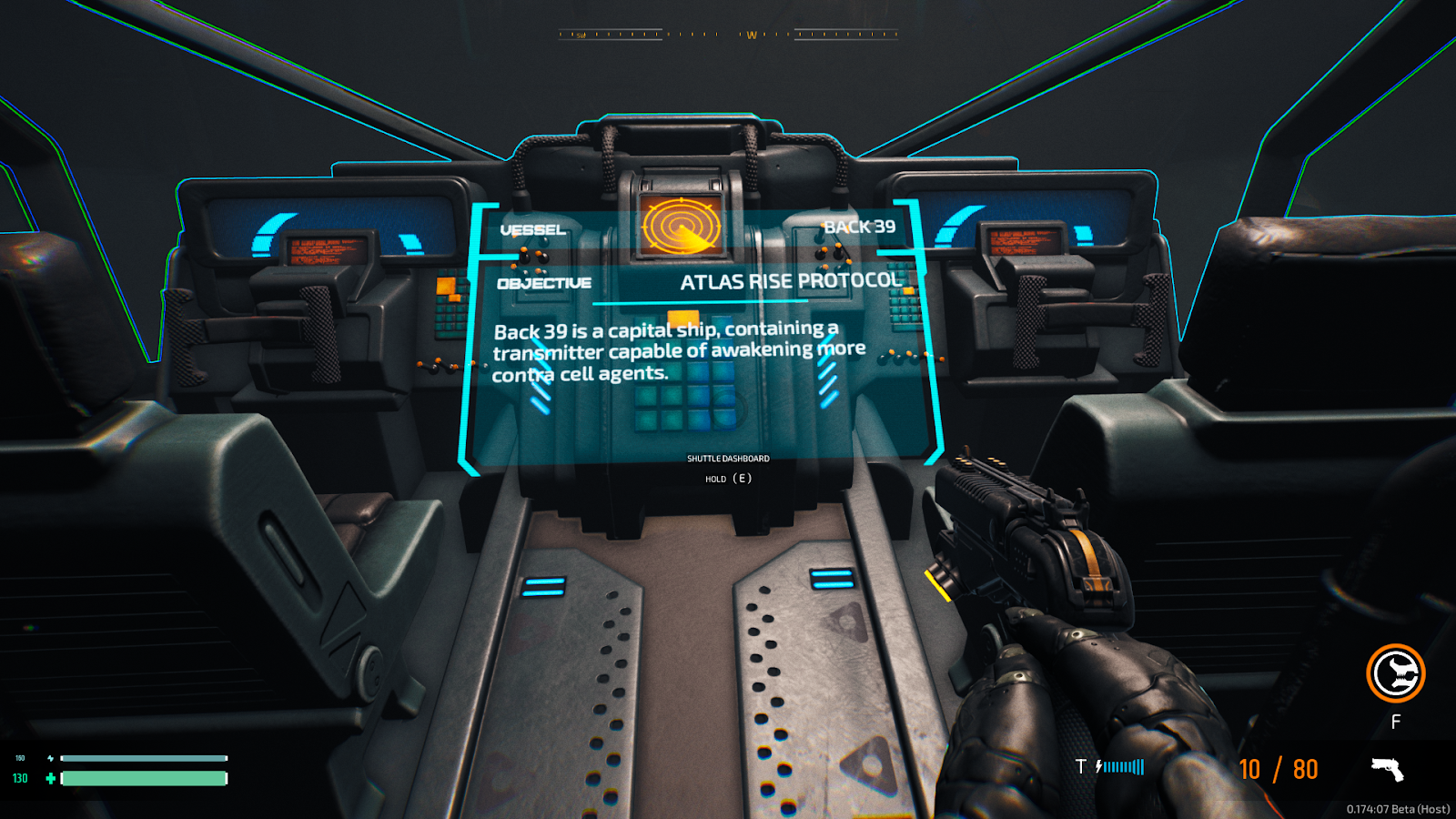Select the pistol weapon icon

click(1388, 770)
